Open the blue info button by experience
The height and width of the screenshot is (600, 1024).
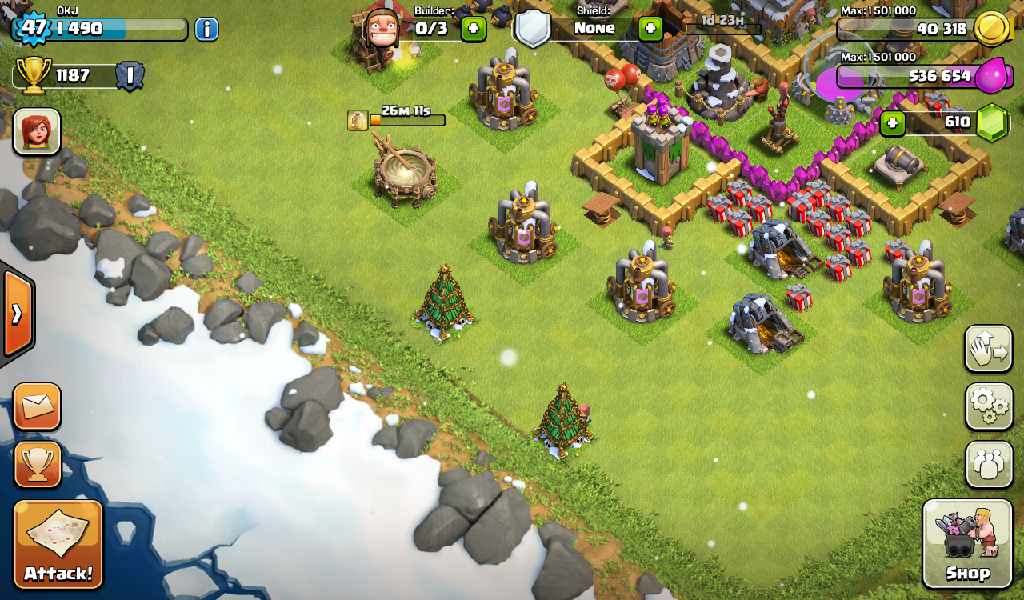[206, 28]
